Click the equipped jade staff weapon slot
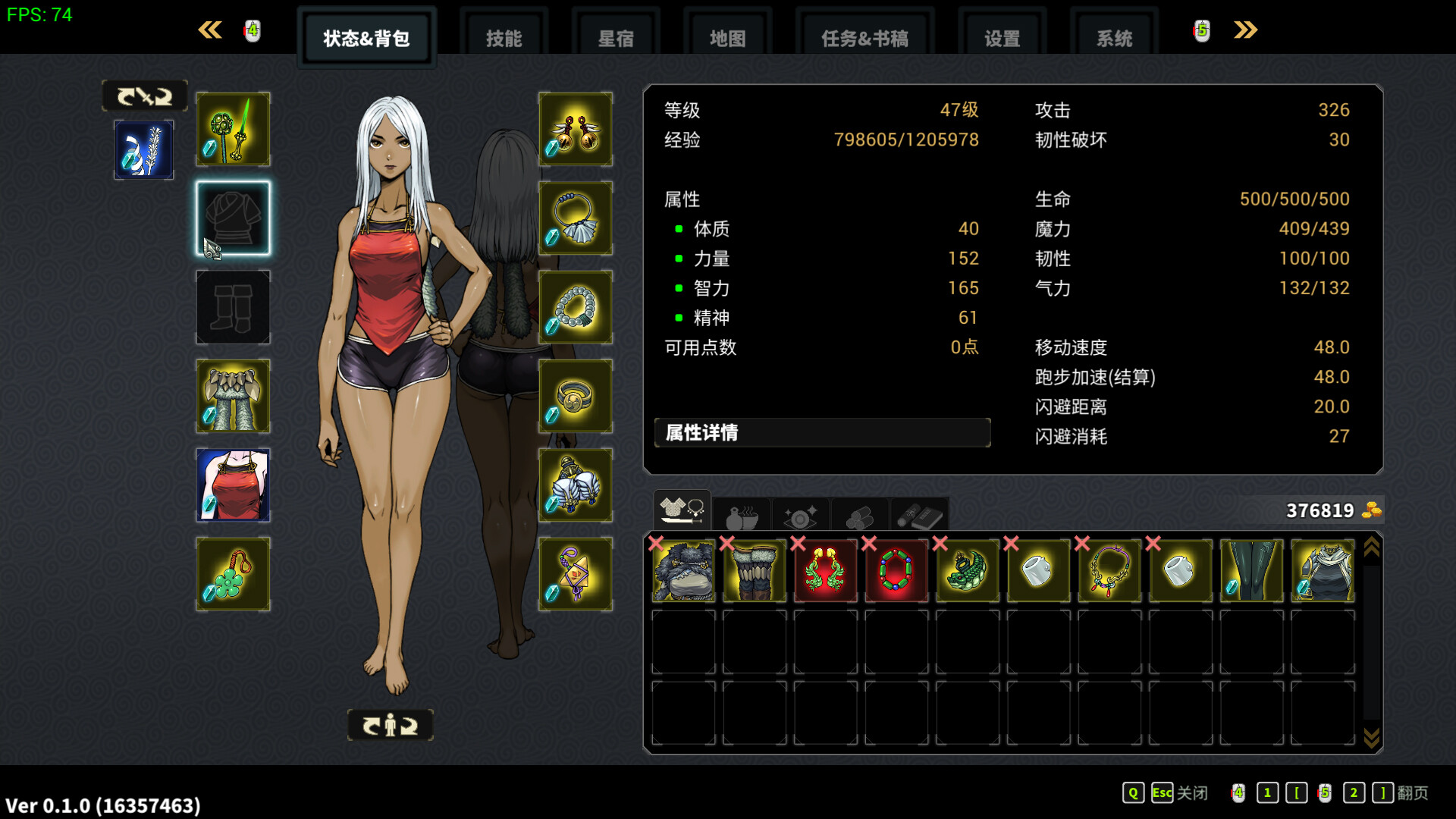Viewport: 1456px width, 819px height. click(233, 130)
